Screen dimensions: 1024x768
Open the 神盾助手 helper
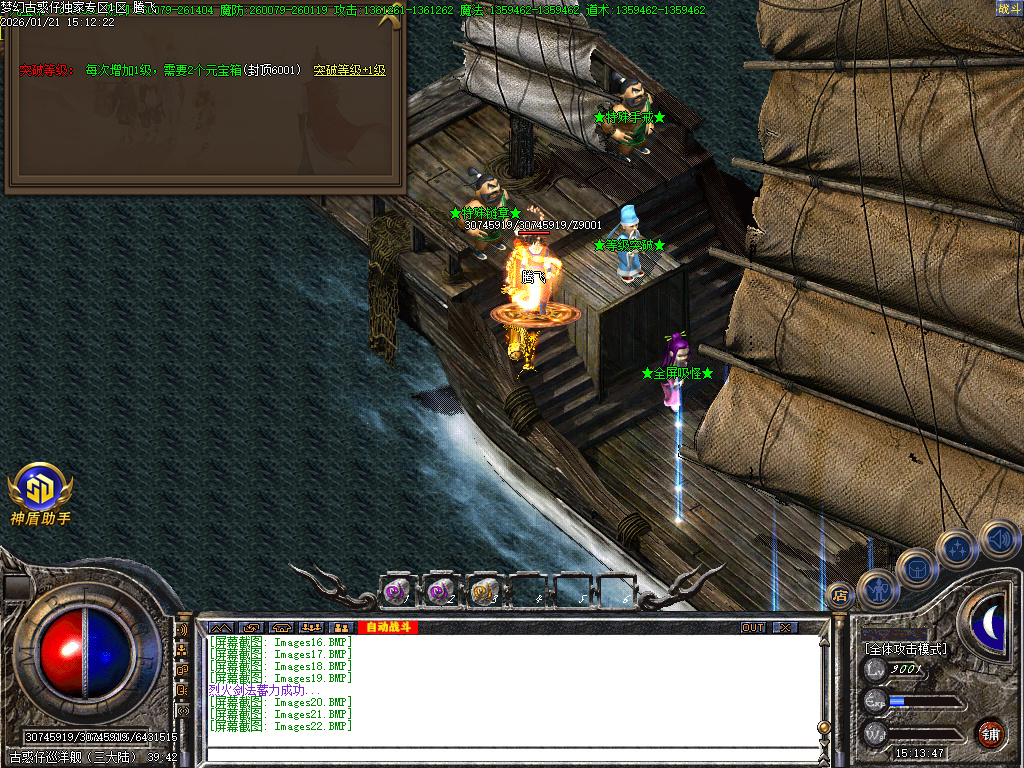point(40,492)
